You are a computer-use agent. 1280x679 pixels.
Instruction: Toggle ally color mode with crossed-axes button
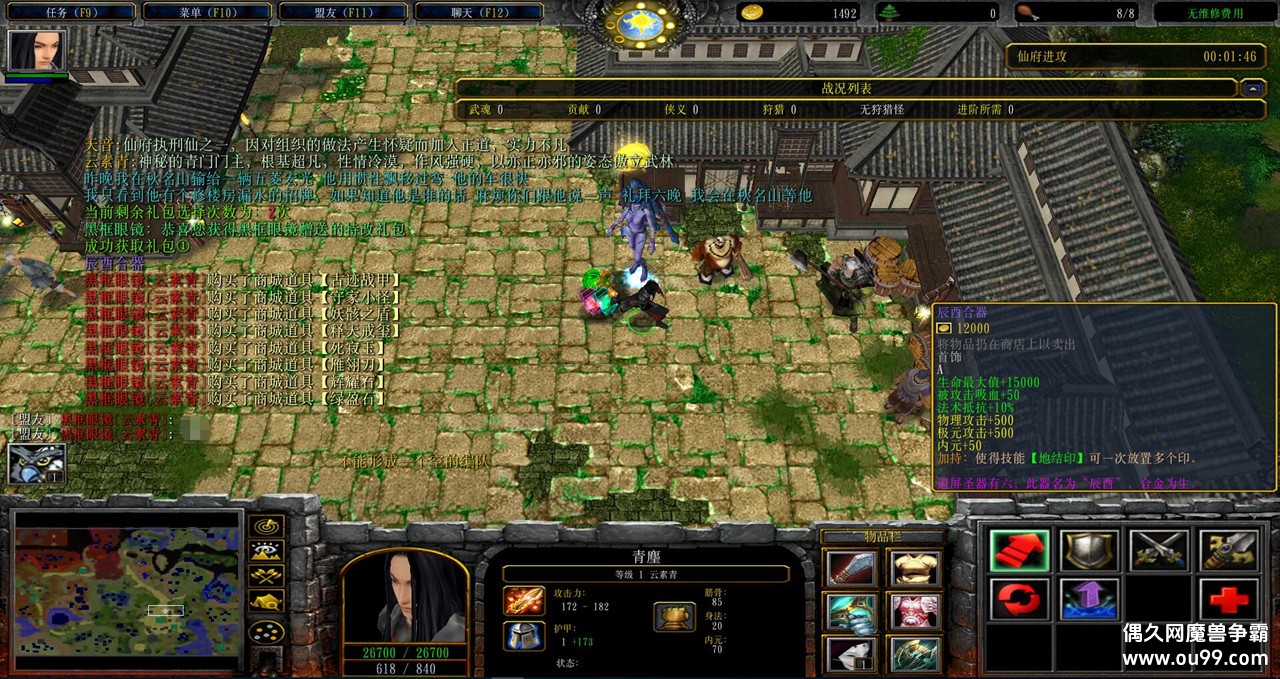[x=266, y=575]
